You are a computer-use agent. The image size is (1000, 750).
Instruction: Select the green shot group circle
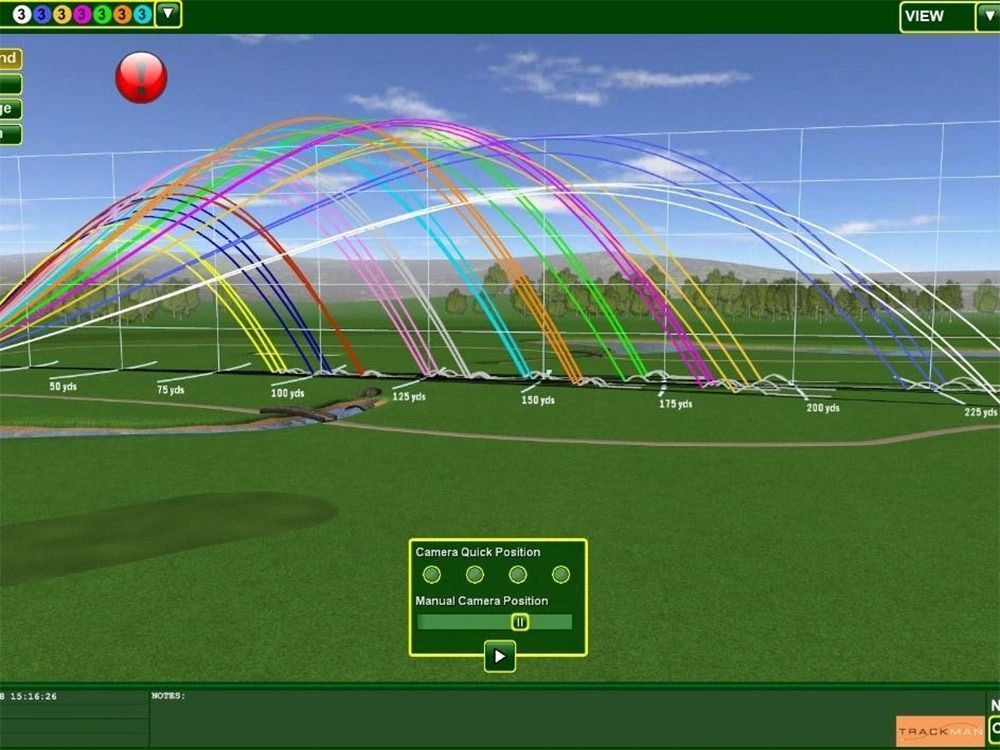(102, 14)
